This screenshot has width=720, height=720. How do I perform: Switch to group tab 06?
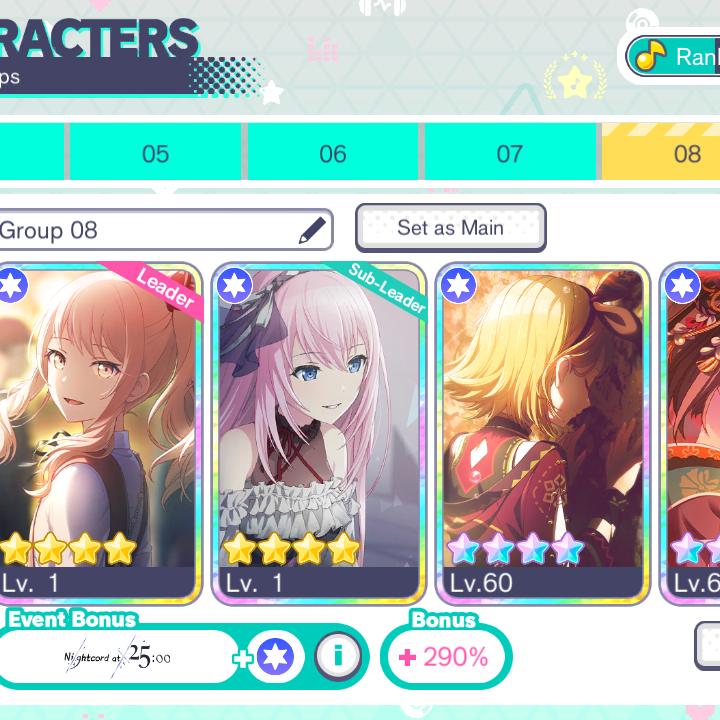click(333, 153)
